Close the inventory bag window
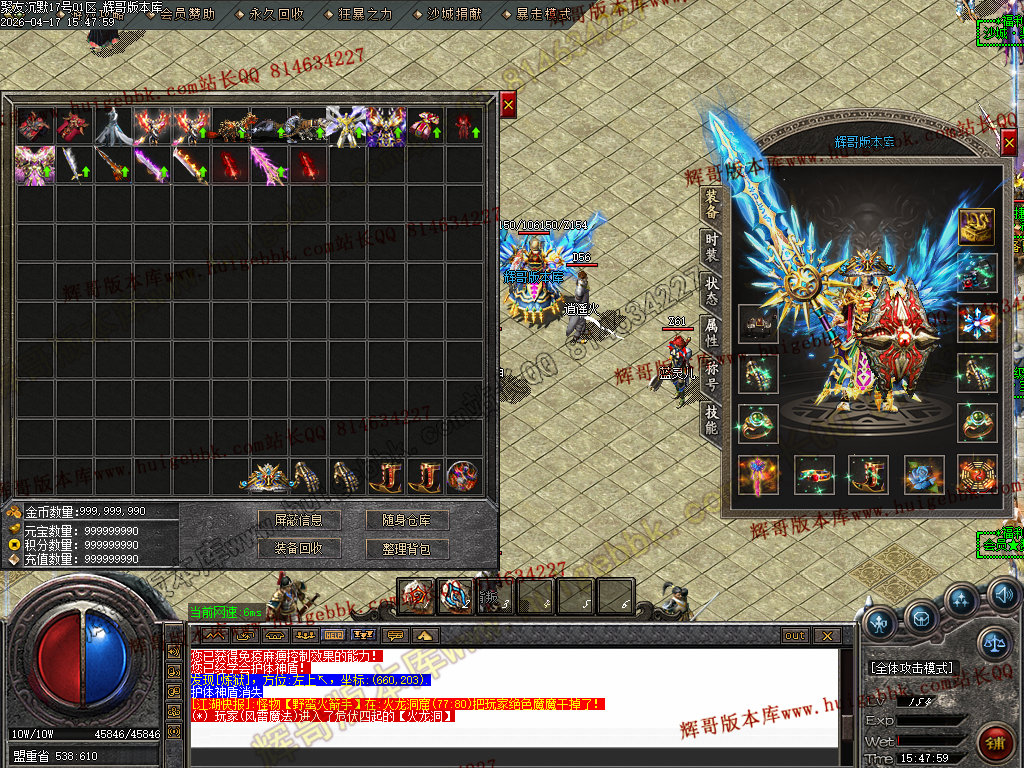1024x768 pixels. point(508,104)
